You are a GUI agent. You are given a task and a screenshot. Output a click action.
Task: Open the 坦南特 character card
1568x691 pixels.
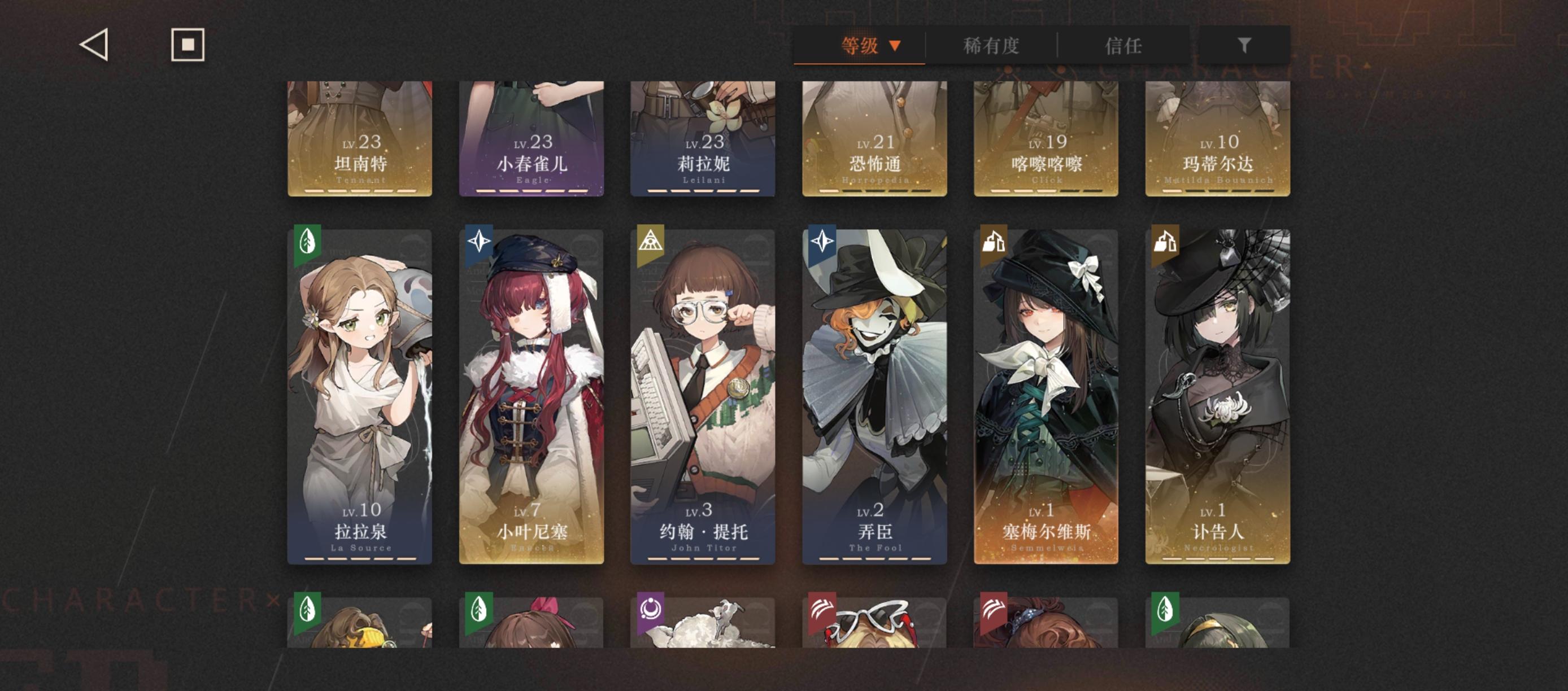[359, 140]
